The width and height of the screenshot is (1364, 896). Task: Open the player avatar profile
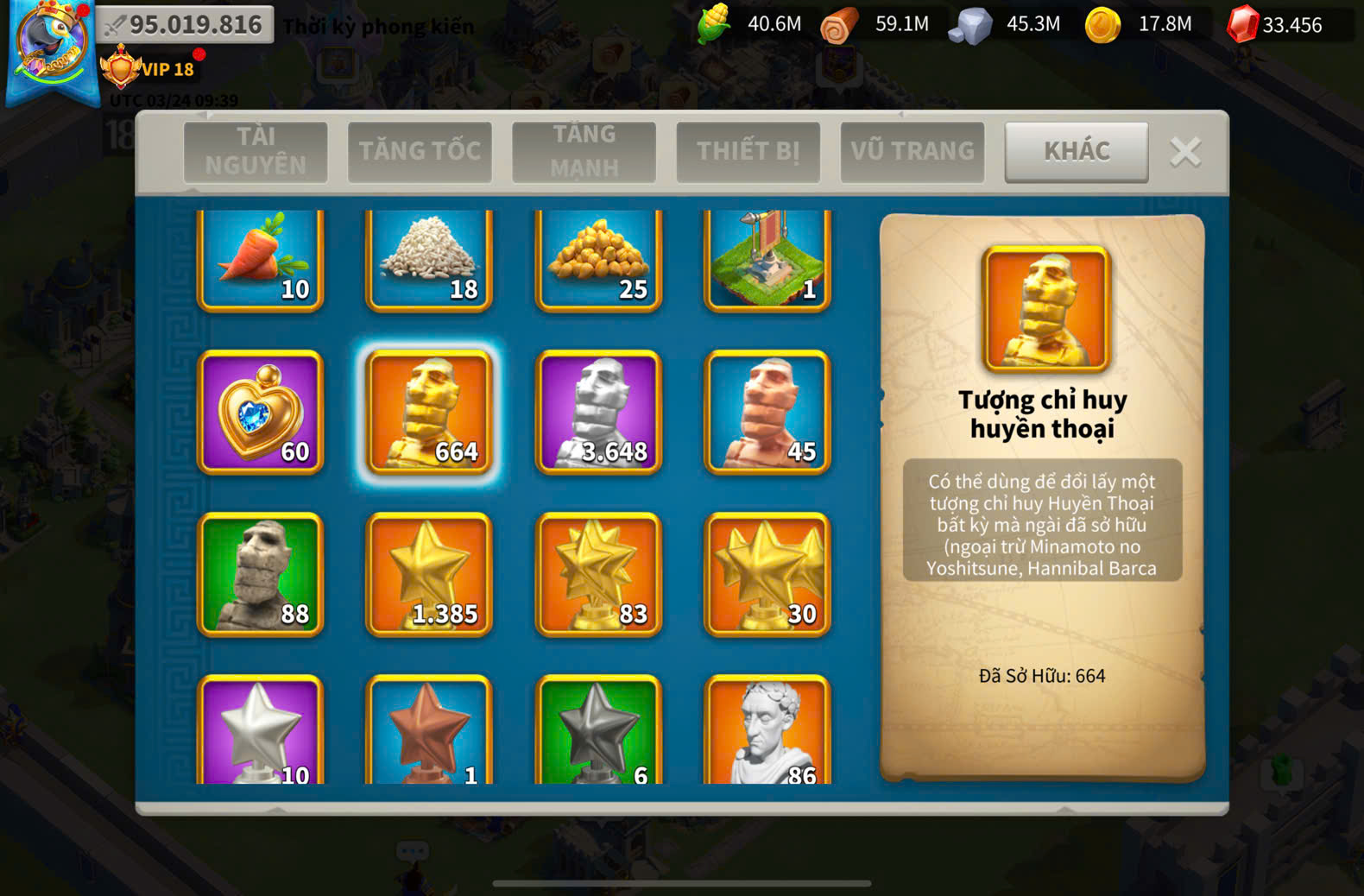tap(52, 47)
